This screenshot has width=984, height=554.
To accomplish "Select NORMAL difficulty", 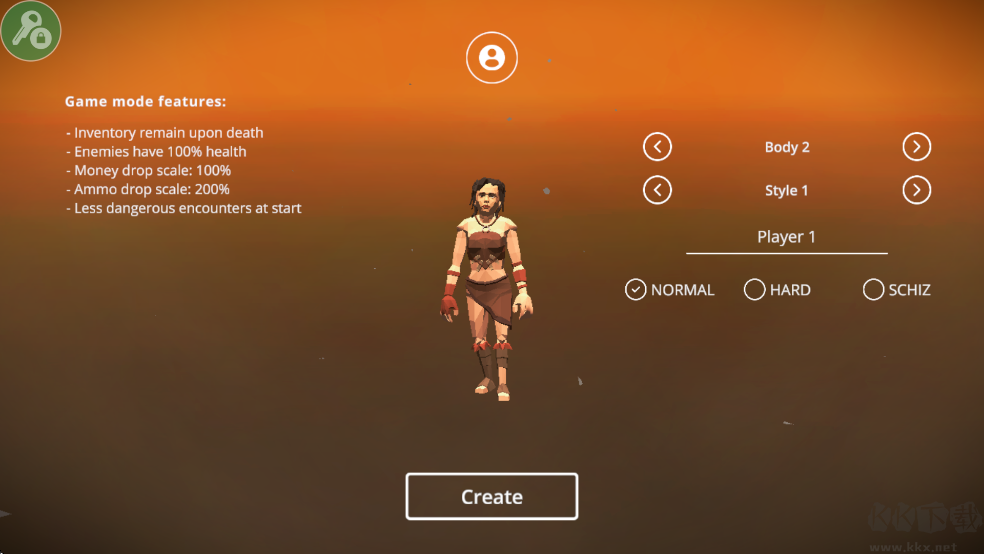I will (x=636, y=290).
